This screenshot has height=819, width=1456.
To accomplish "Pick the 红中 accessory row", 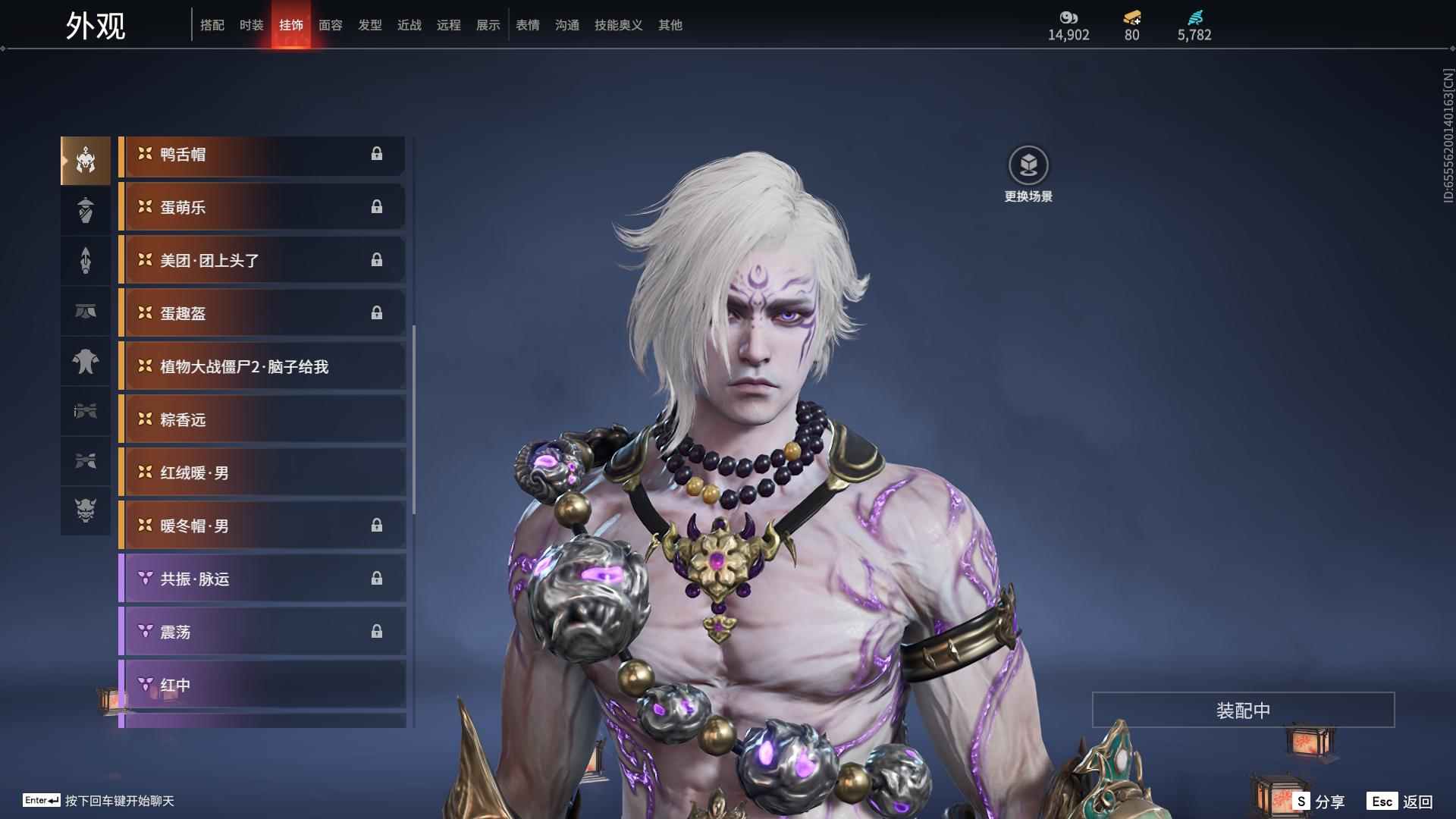I will 262,686.
